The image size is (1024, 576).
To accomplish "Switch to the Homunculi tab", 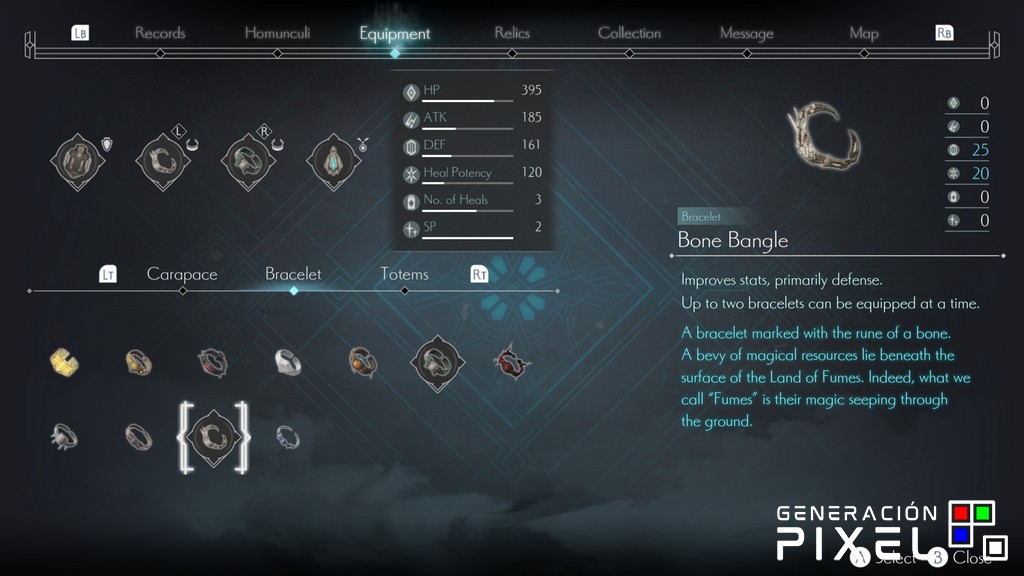I will click(277, 33).
